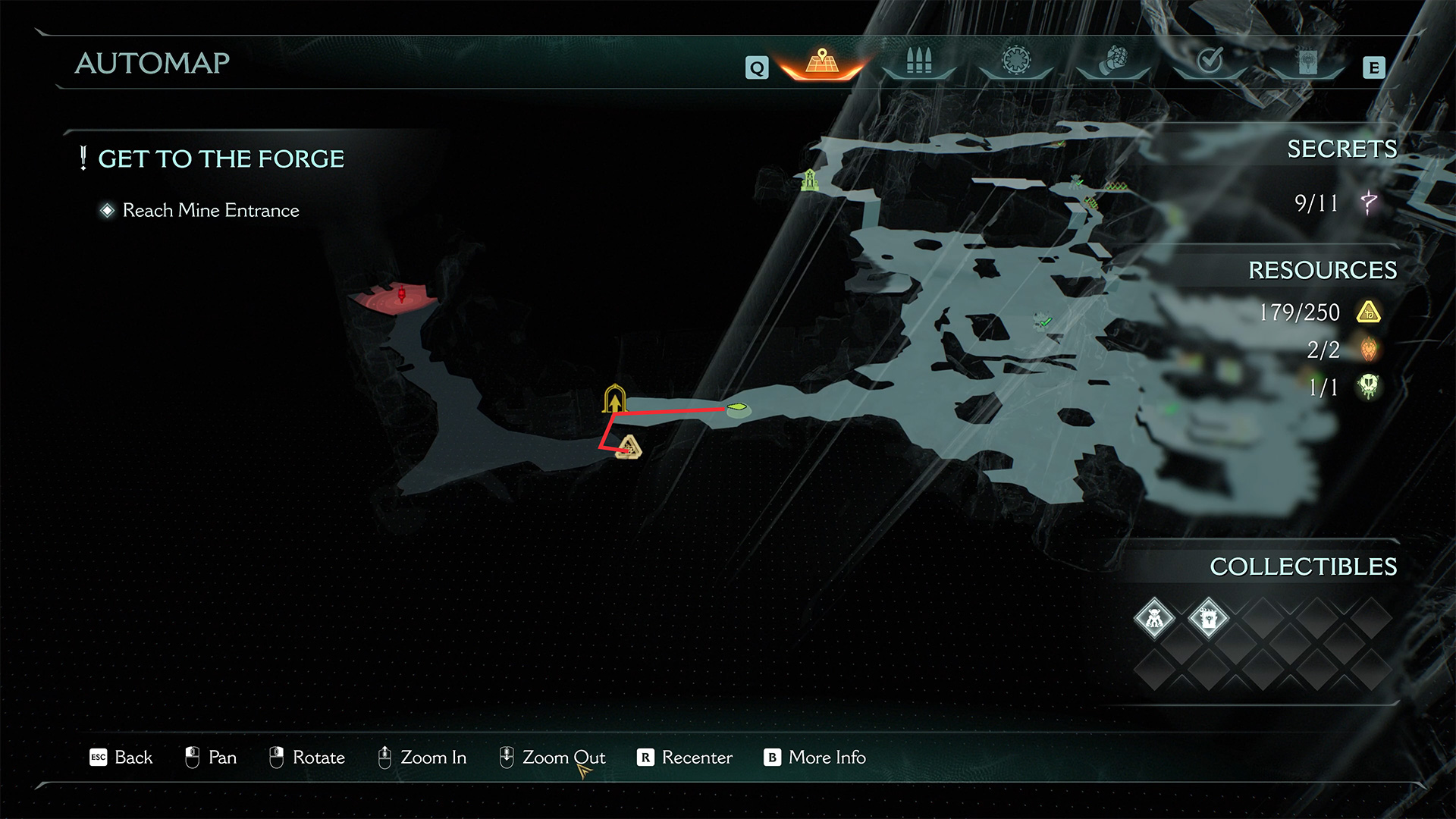Click the secrets question mark icon
1456x819 pixels.
coord(1369,202)
